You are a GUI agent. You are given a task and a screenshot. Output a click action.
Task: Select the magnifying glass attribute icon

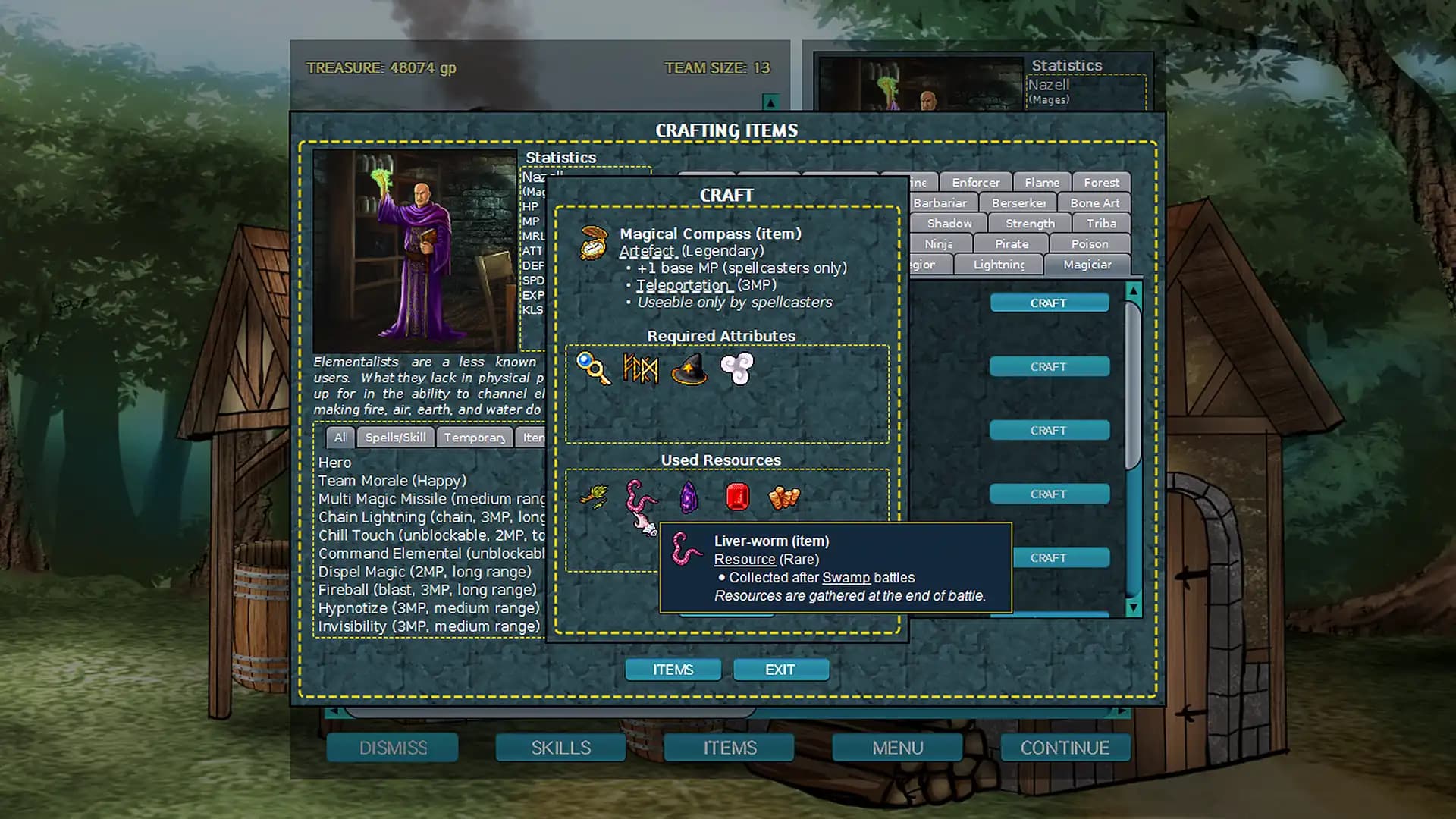point(593,369)
